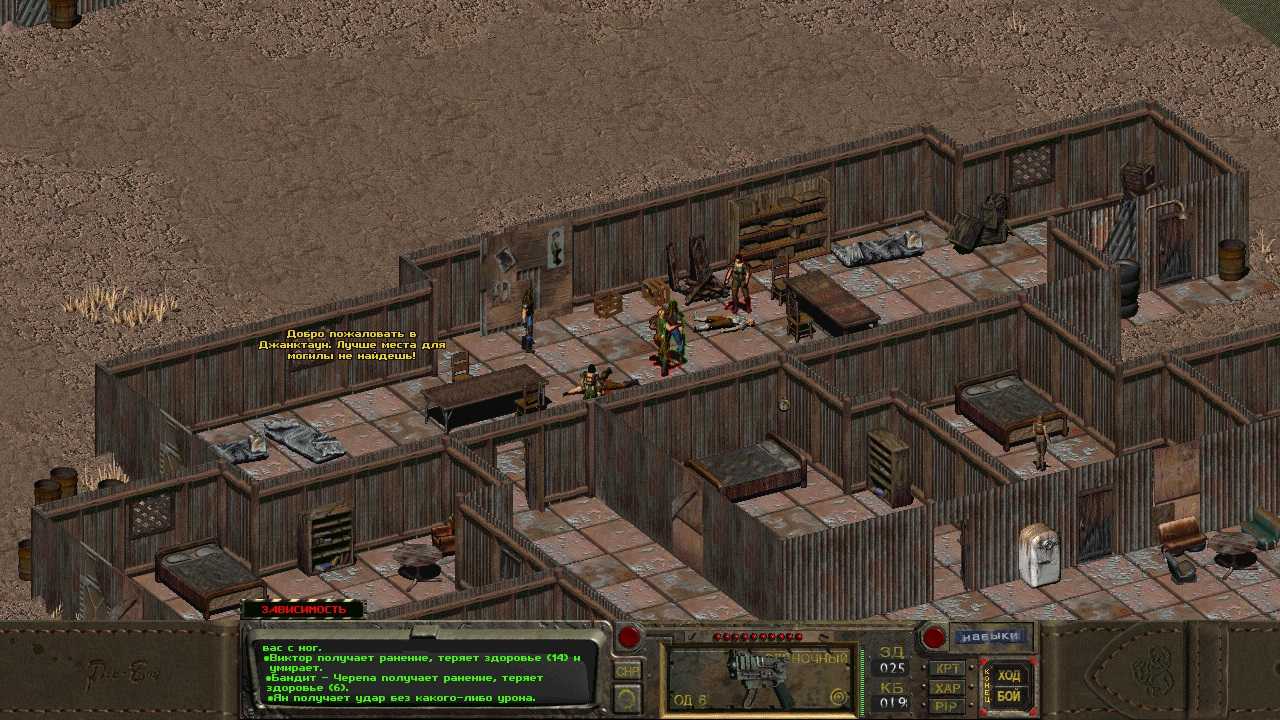
Task: End combat with the БОЙ button
Action: tap(1009, 696)
